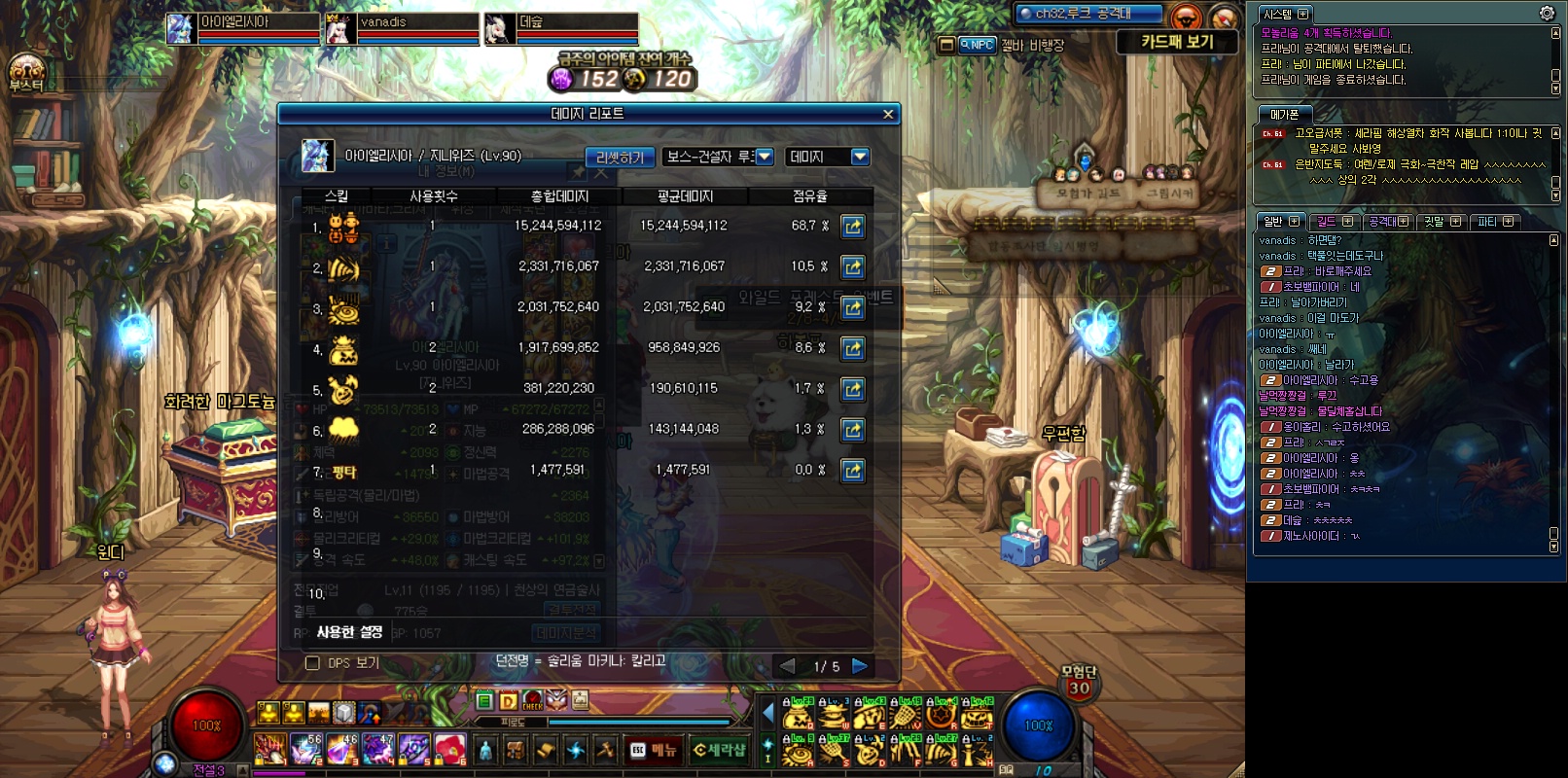The image size is (1568, 778).
Task: Switch to the 길드 chat tab
Action: pyautogui.click(x=1332, y=222)
